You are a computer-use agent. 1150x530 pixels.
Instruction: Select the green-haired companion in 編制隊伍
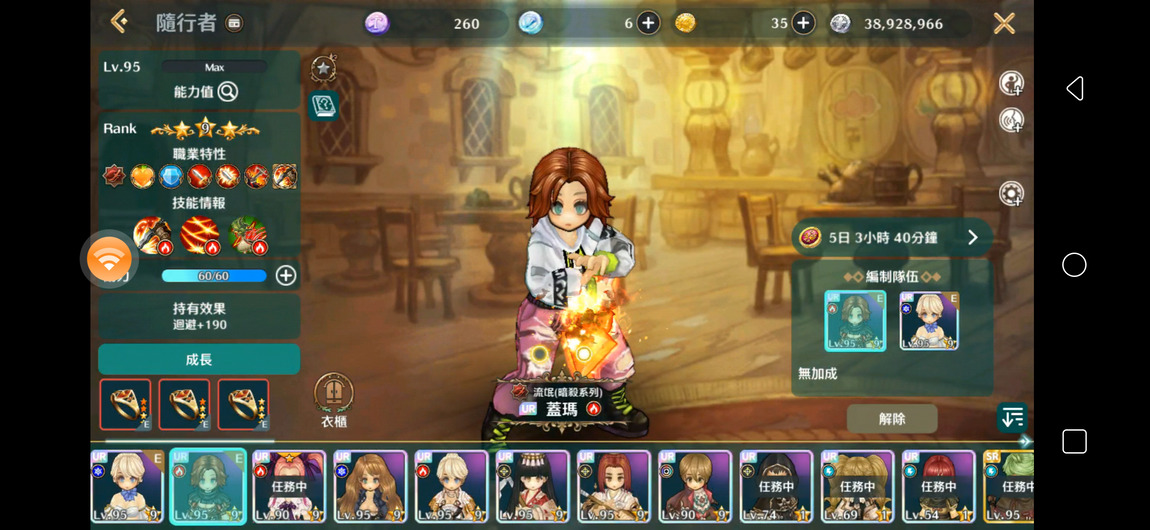point(855,321)
